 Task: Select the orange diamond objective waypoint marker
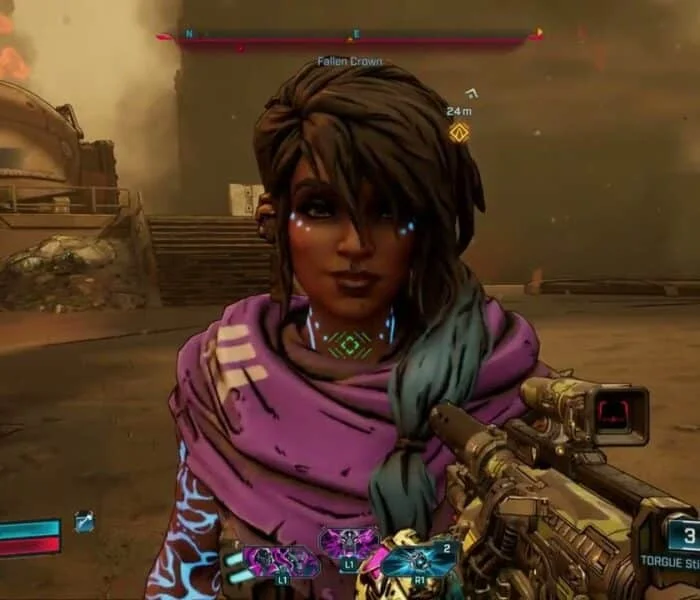[x=459, y=131]
